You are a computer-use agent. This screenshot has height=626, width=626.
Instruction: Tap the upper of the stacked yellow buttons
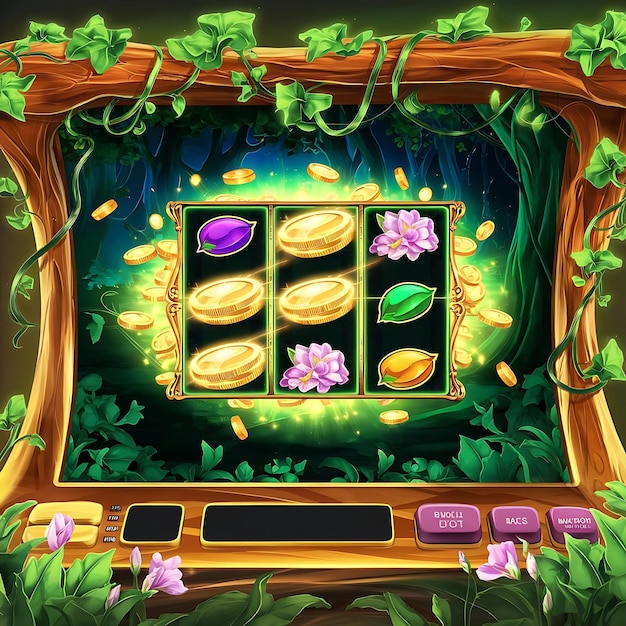65,512
